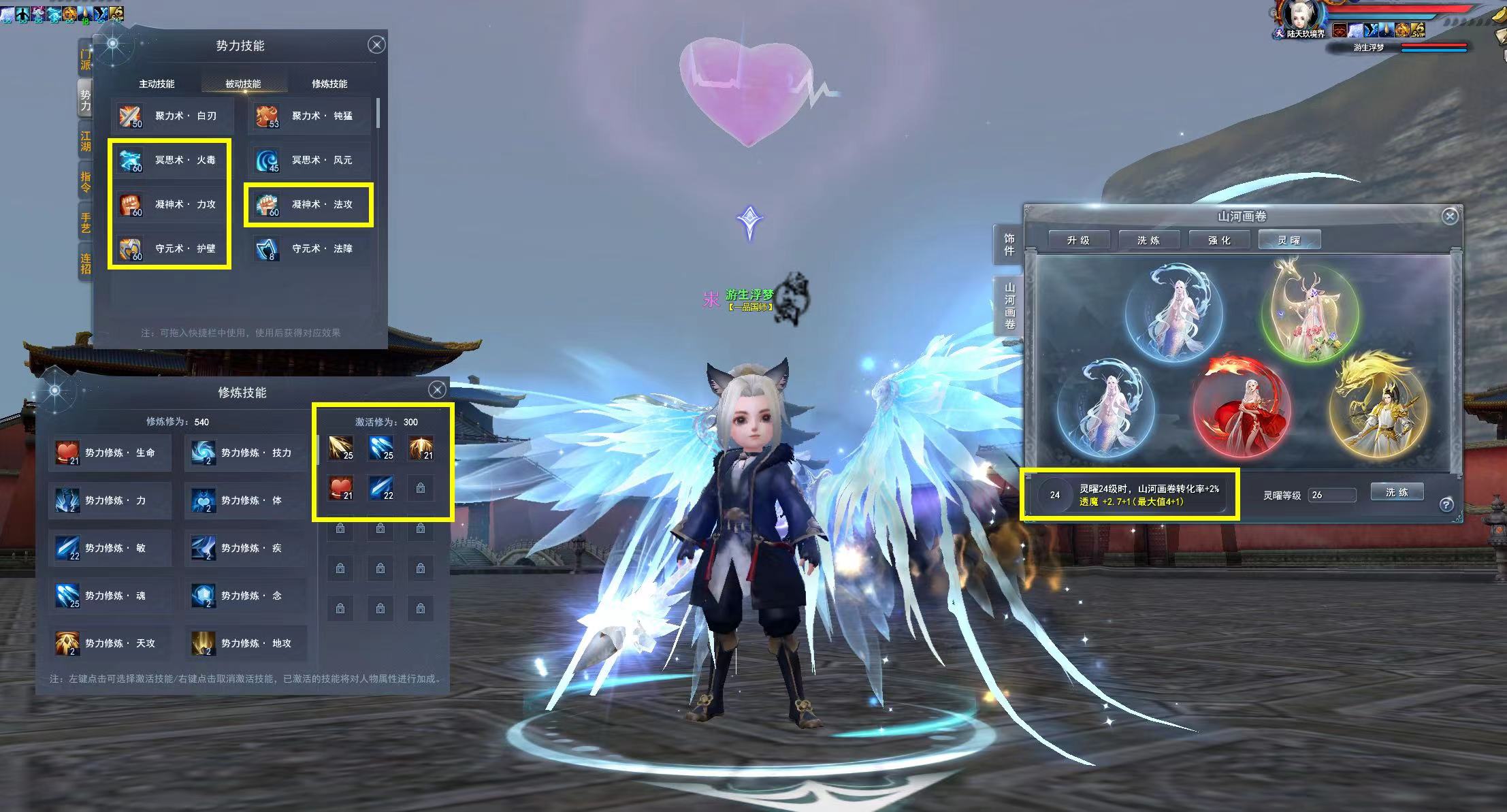Click the 灵曜等级 input field
This screenshot has width=1507, height=812.
1331,495
